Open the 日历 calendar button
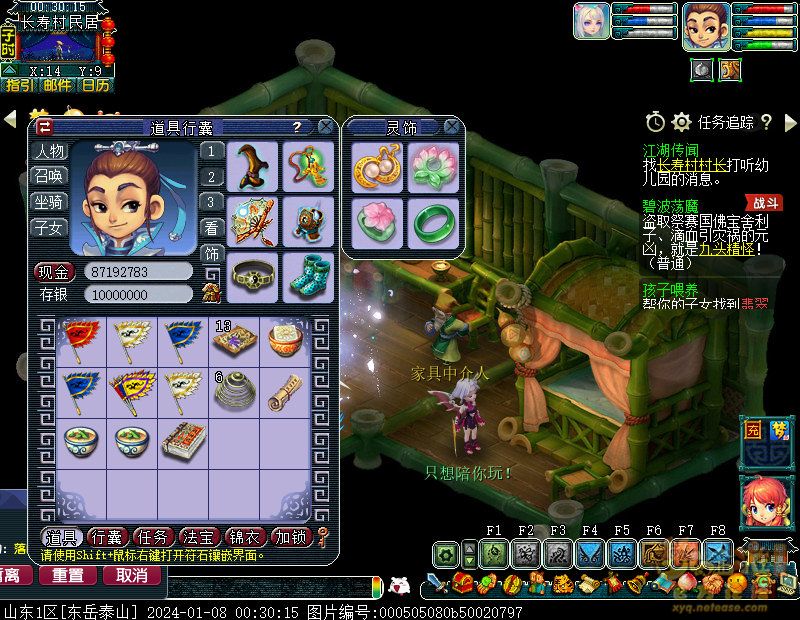Screen dimensions: 800x620 (x=96, y=86)
